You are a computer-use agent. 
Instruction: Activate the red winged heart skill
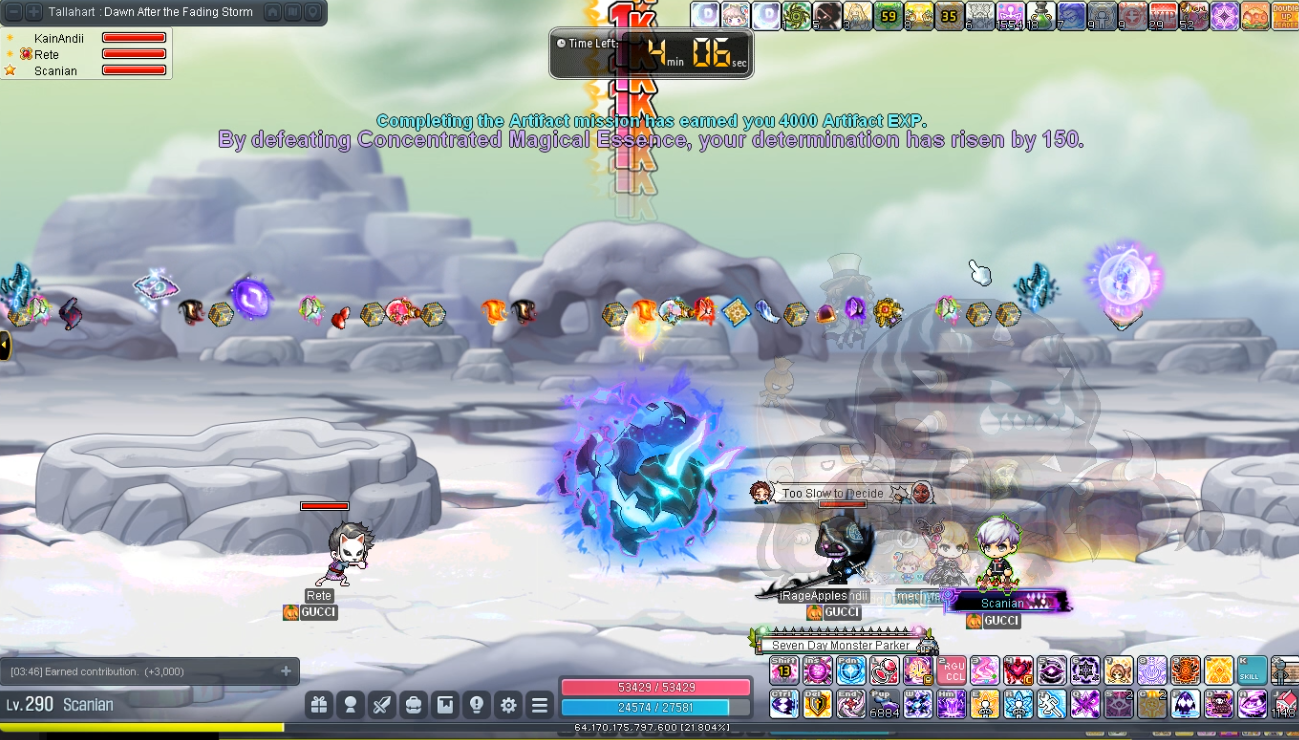1018,670
